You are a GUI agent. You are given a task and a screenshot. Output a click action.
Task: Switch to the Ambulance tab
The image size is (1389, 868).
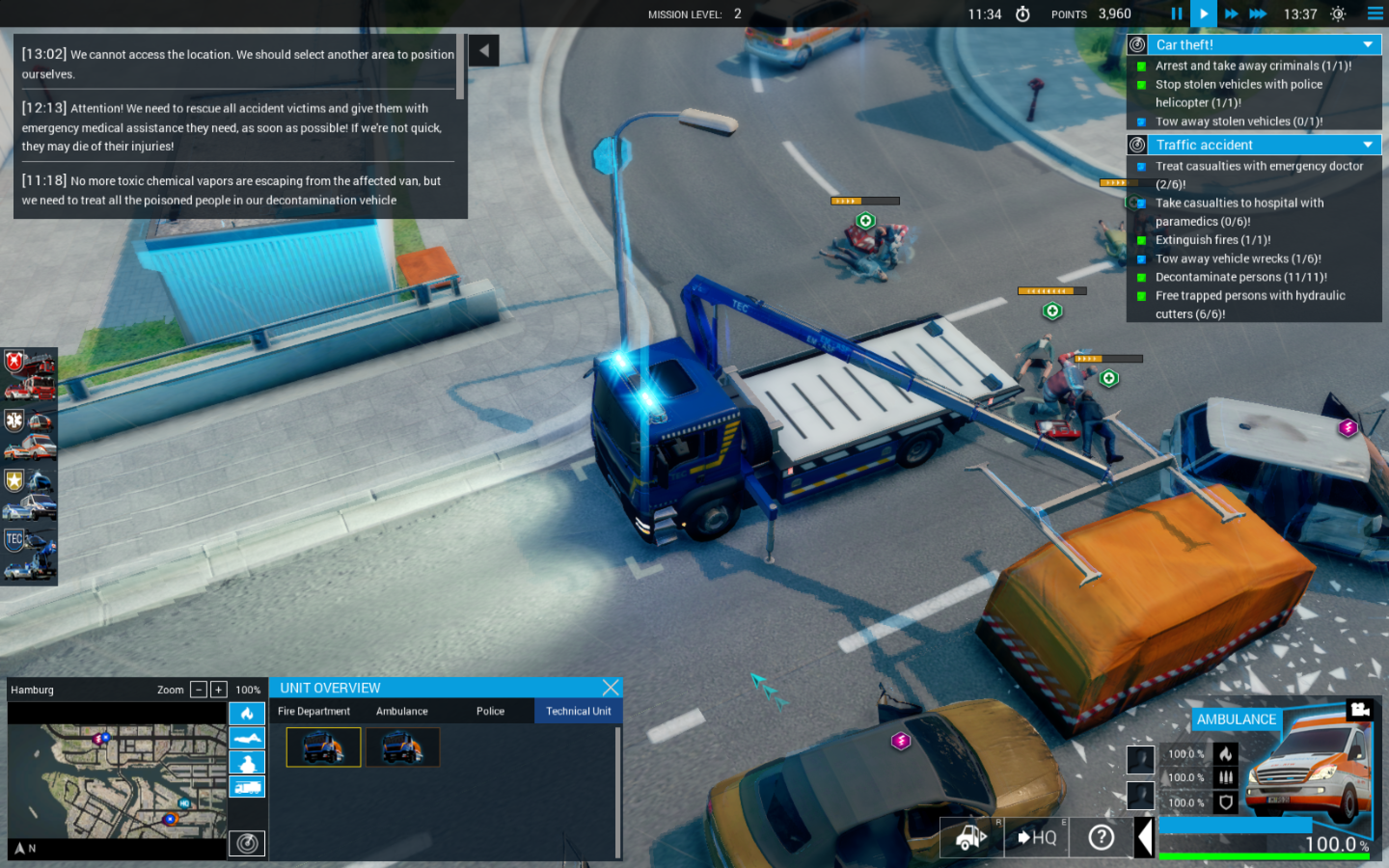click(x=402, y=711)
